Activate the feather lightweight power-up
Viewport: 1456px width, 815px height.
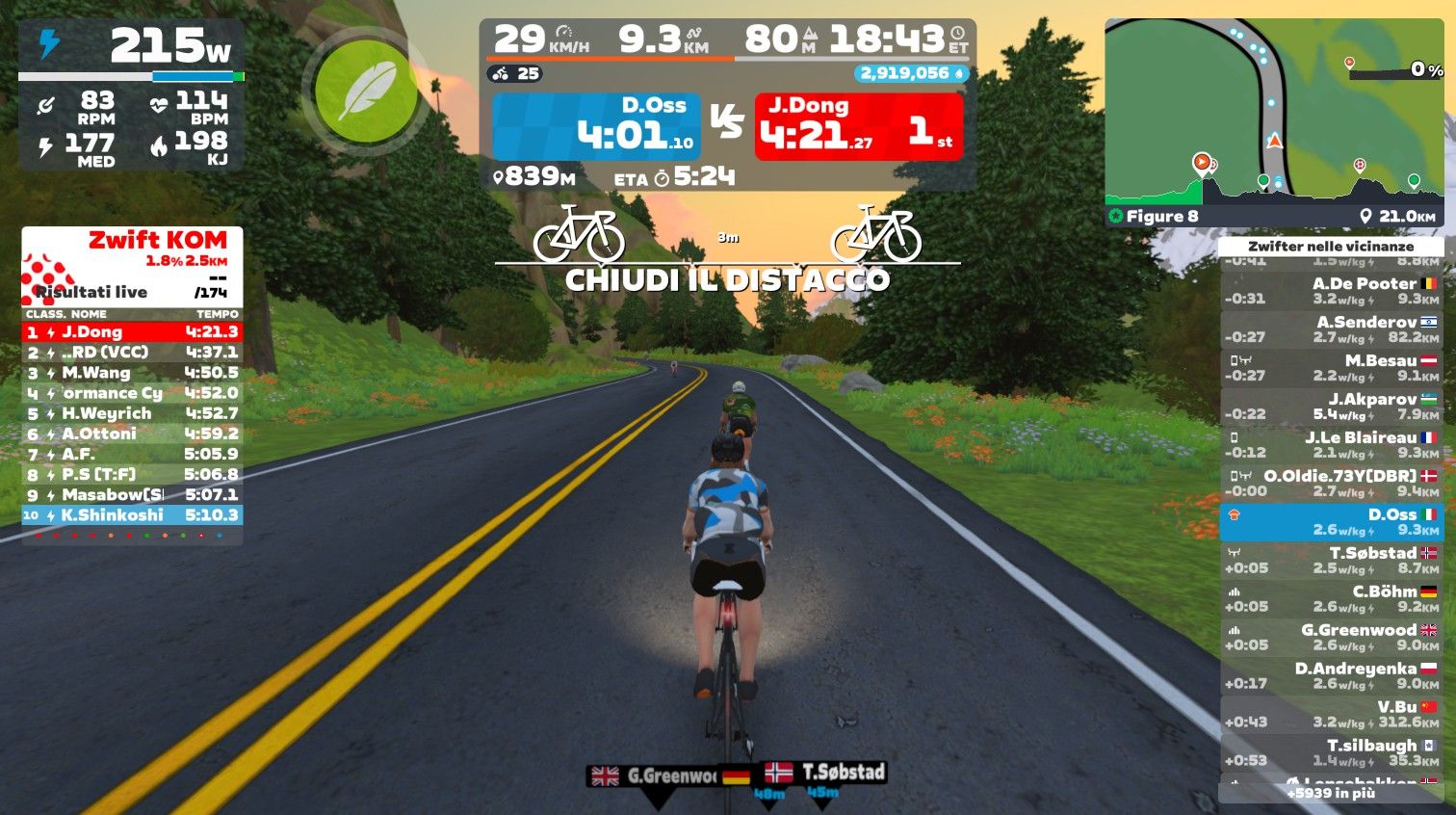[x=365, y=92]
